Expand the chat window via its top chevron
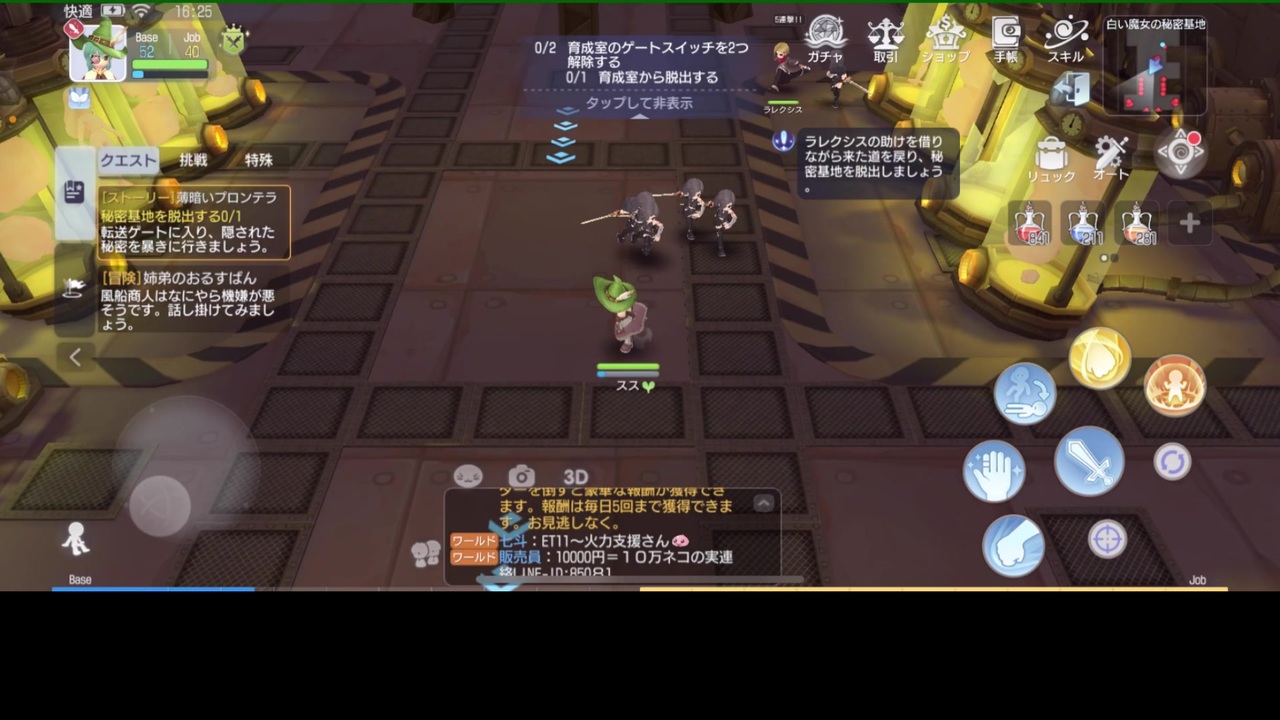Image resolution: width=1280 pixels, height=720 pixels. tap(763, 502)
